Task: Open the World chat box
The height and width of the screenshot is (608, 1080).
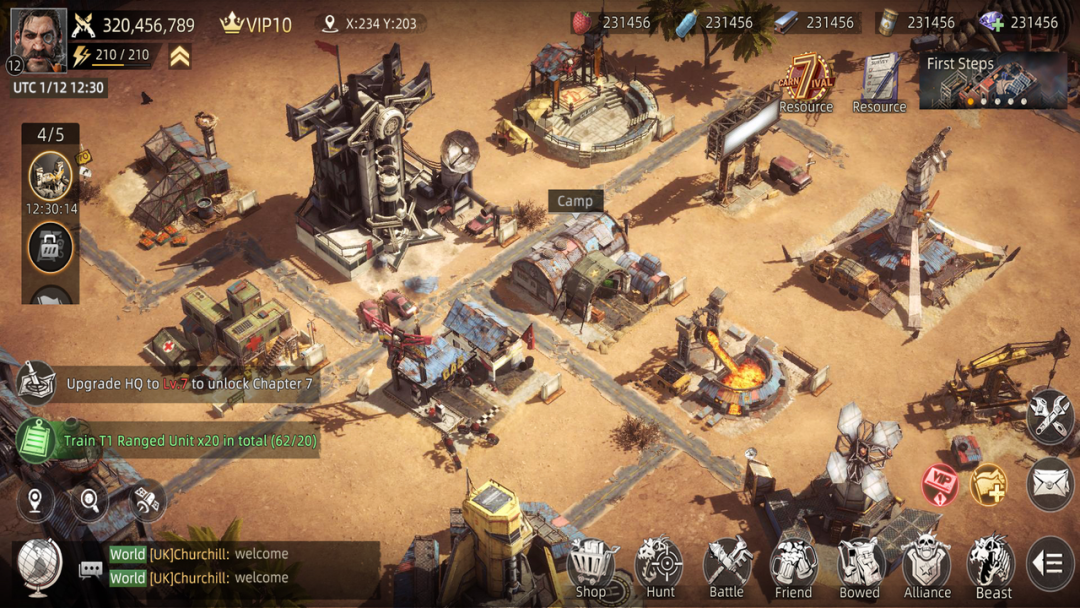Action: [x=230, y=566]
